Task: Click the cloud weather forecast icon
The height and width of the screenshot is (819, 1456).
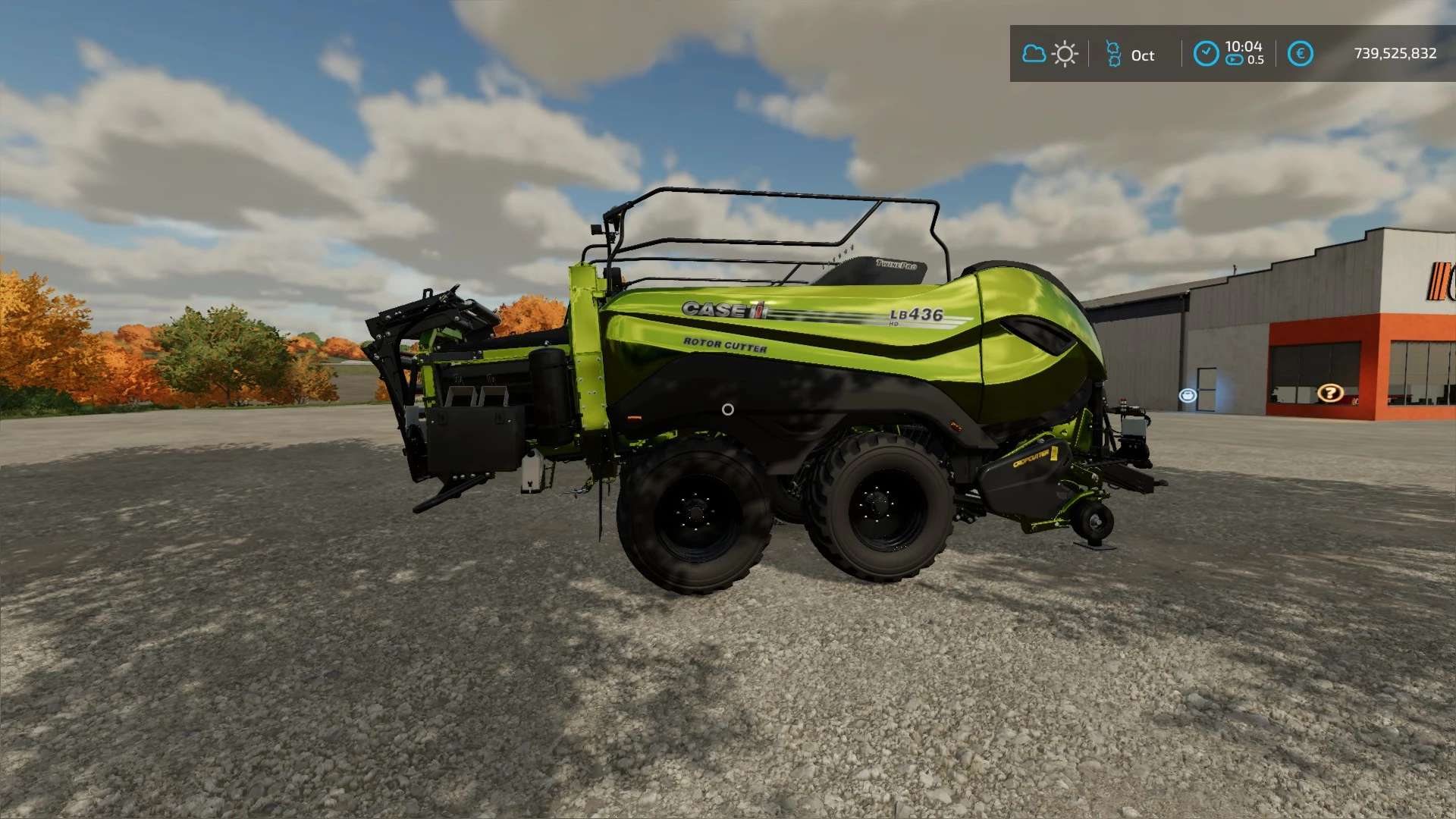Action: tap(1034, 54)
